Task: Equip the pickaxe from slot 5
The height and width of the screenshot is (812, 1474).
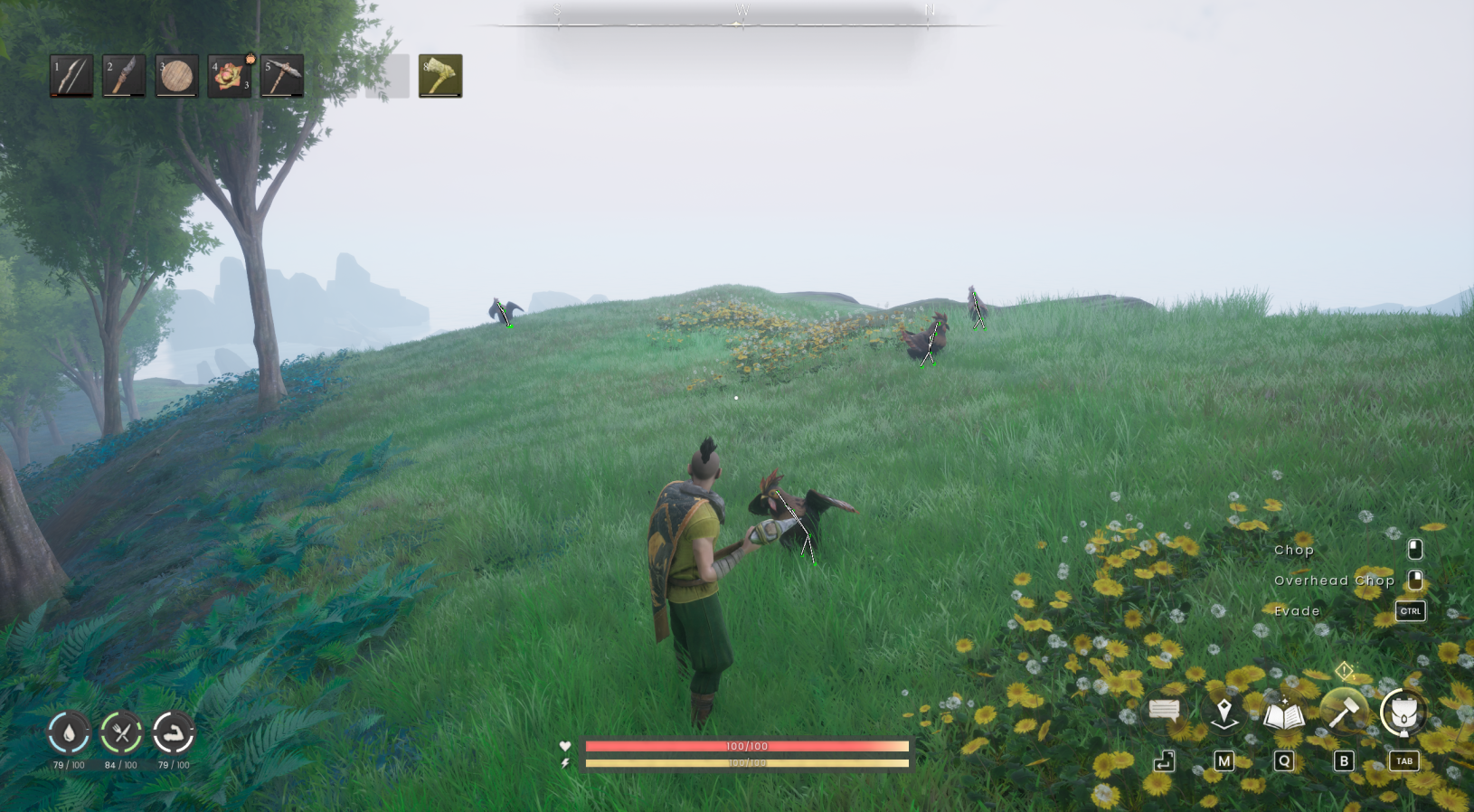Action: click(281, 75)
